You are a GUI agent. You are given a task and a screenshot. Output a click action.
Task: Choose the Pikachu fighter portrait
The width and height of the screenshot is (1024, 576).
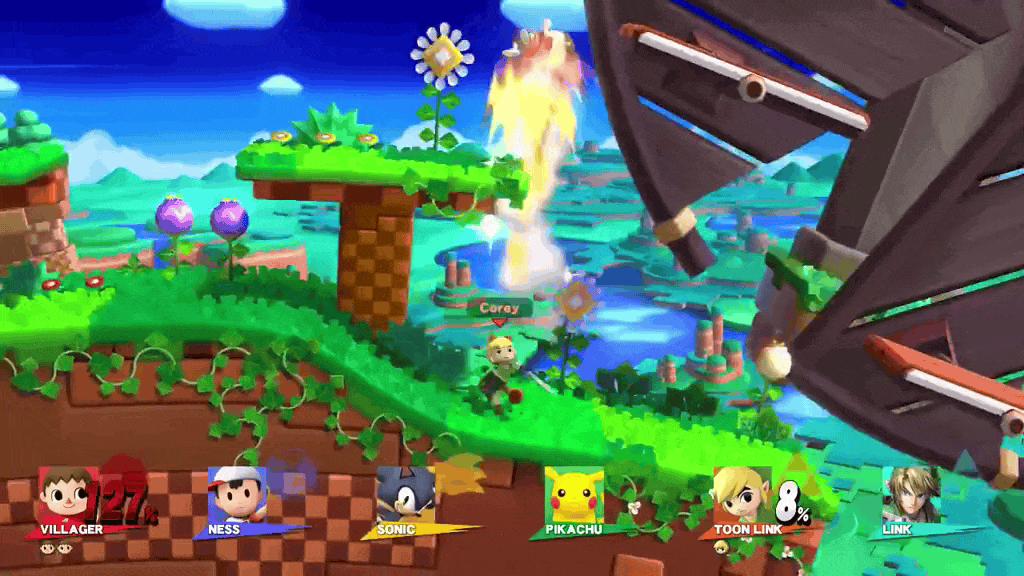574,494
